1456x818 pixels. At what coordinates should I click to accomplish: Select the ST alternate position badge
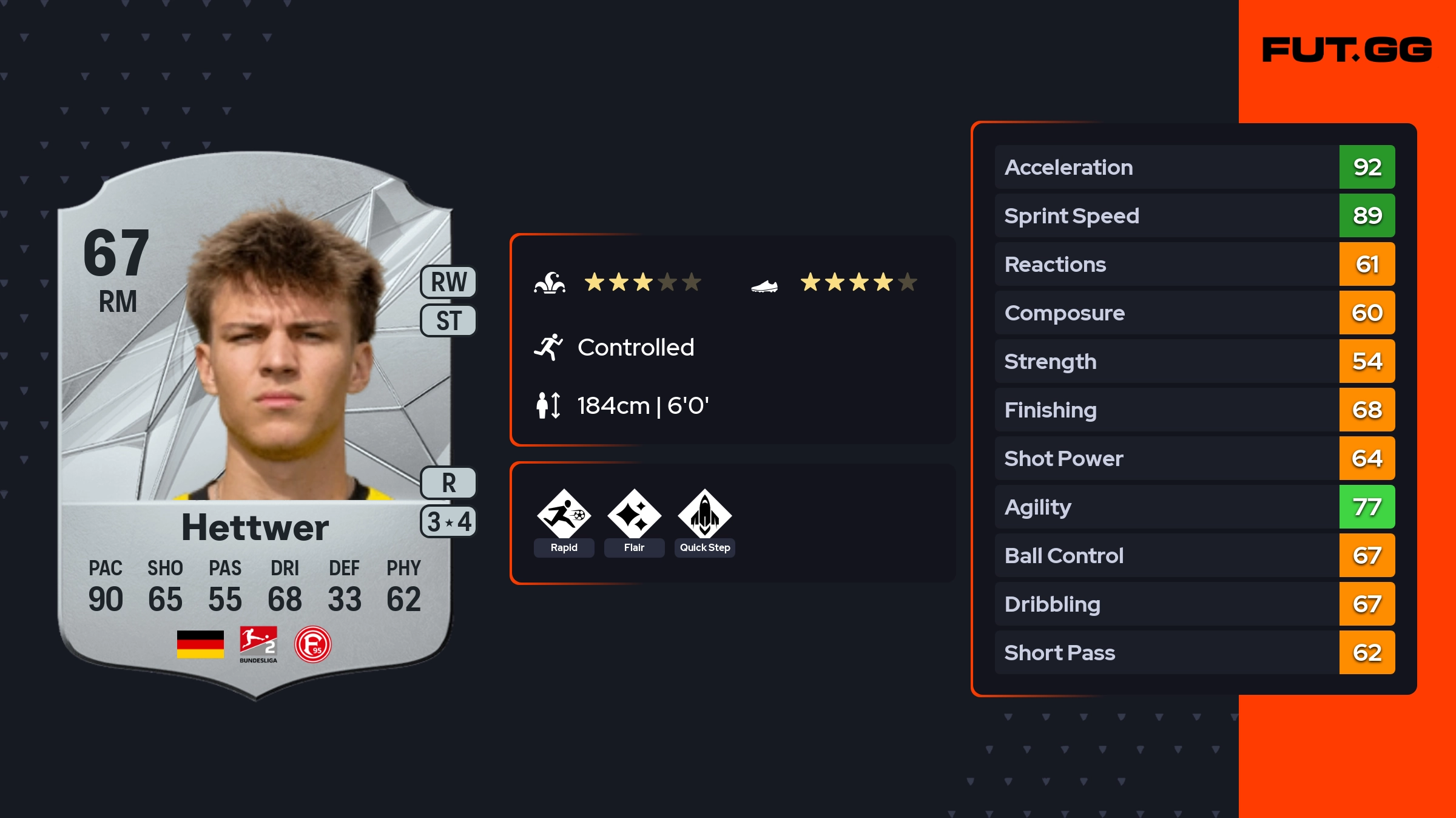point(448,320)
